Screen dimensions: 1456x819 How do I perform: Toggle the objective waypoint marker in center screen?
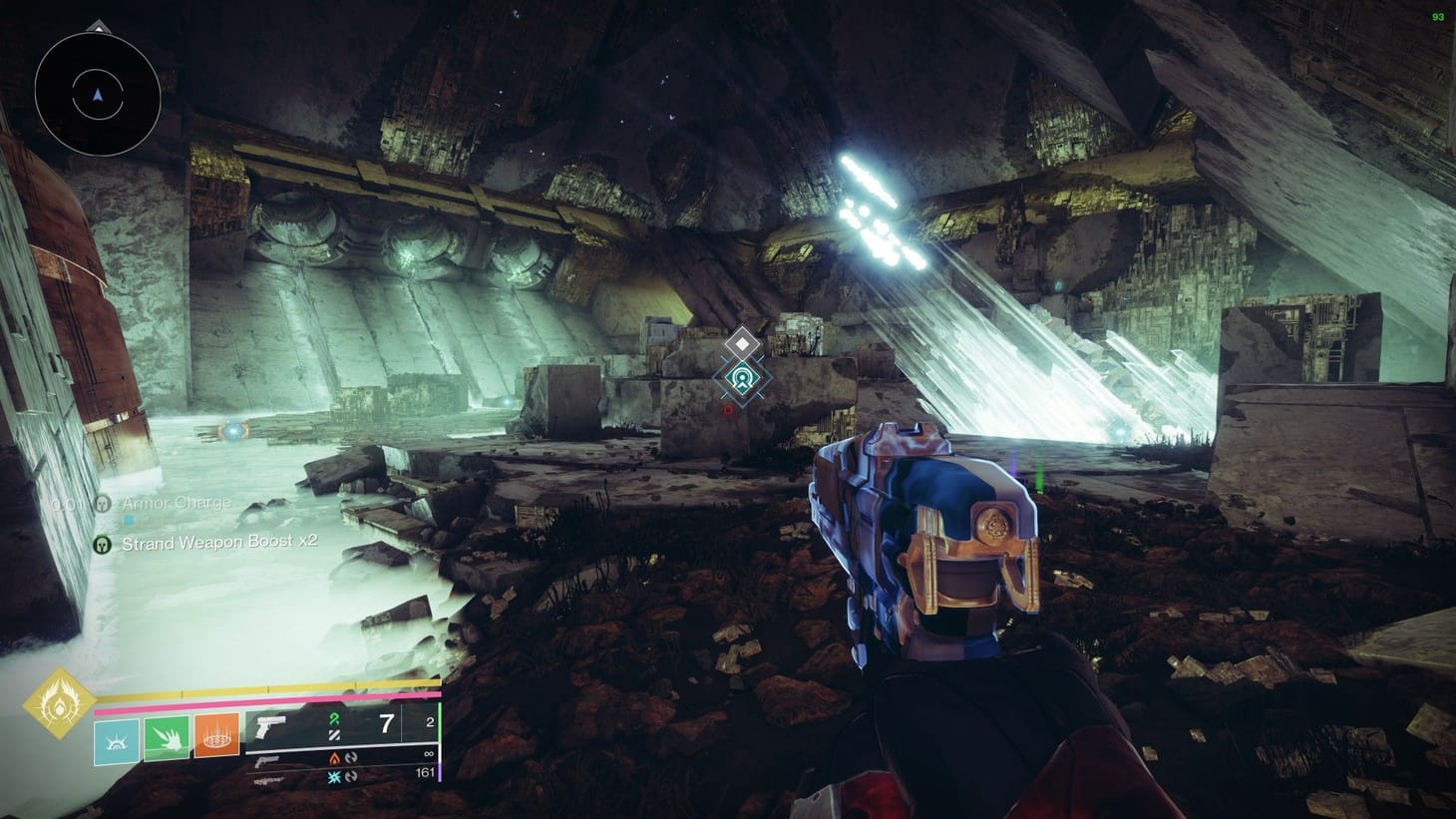click(x=741, y=377)
